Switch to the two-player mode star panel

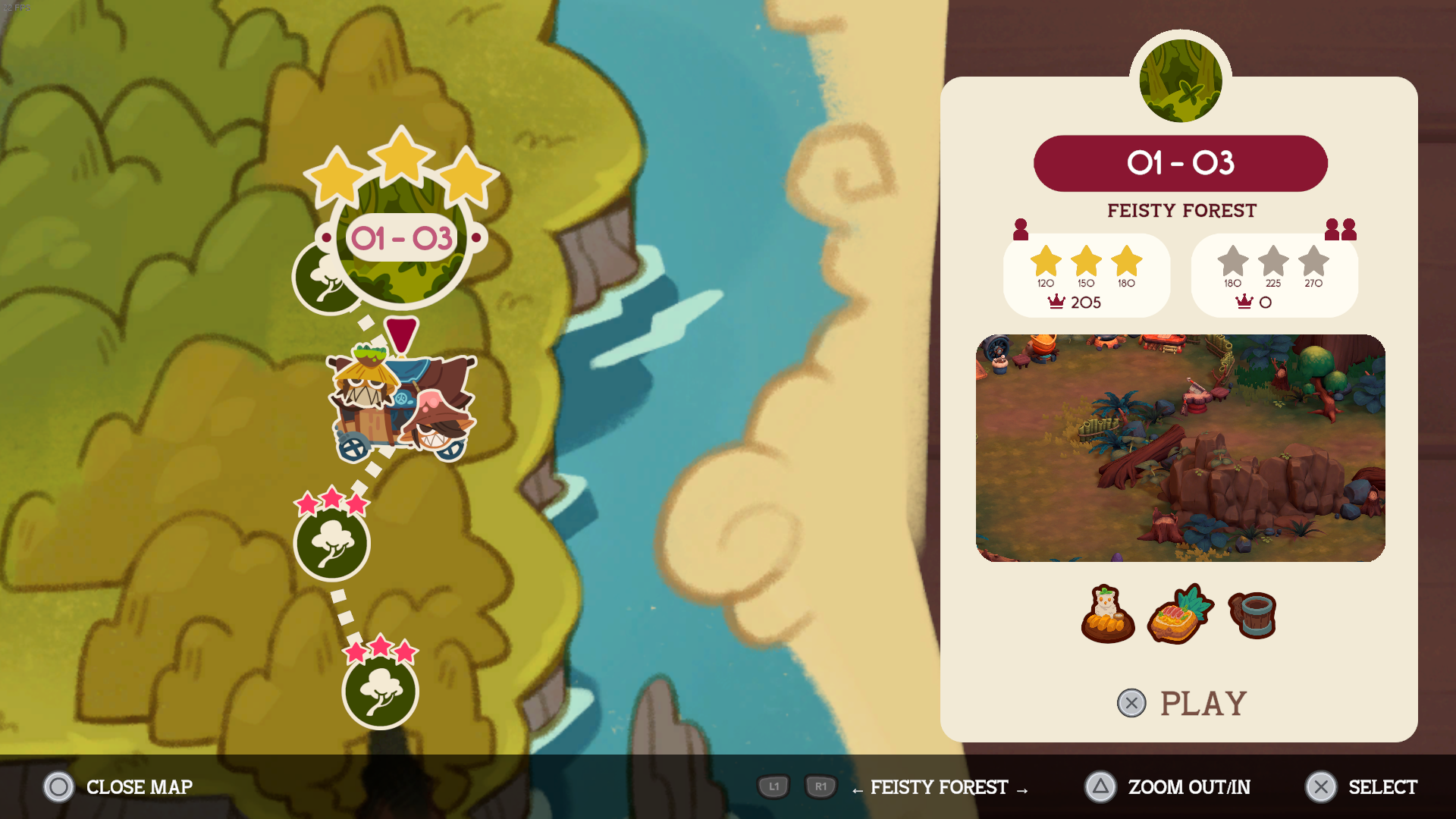click(1273, 275)
